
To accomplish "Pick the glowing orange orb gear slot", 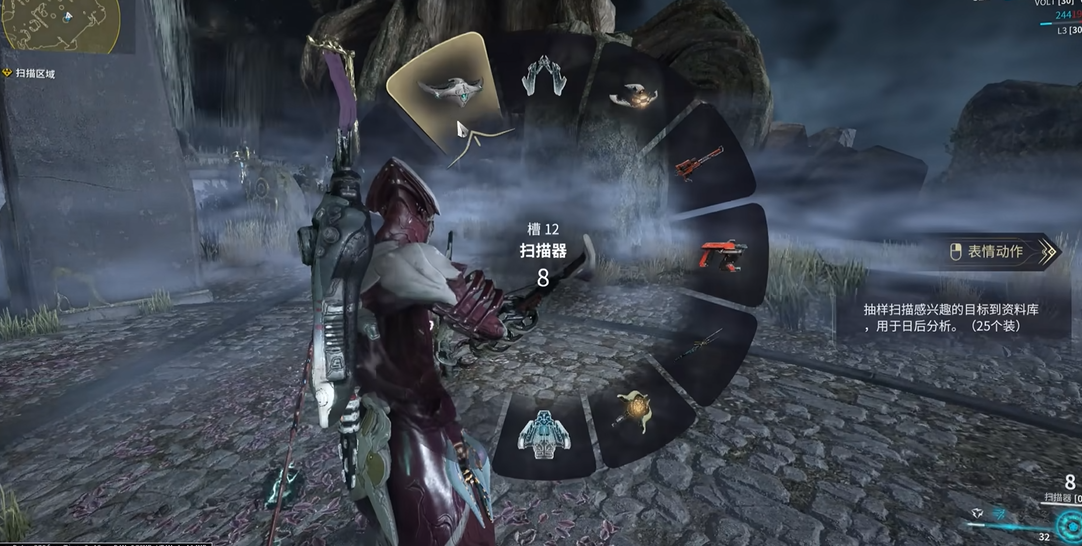I will 634,95.
